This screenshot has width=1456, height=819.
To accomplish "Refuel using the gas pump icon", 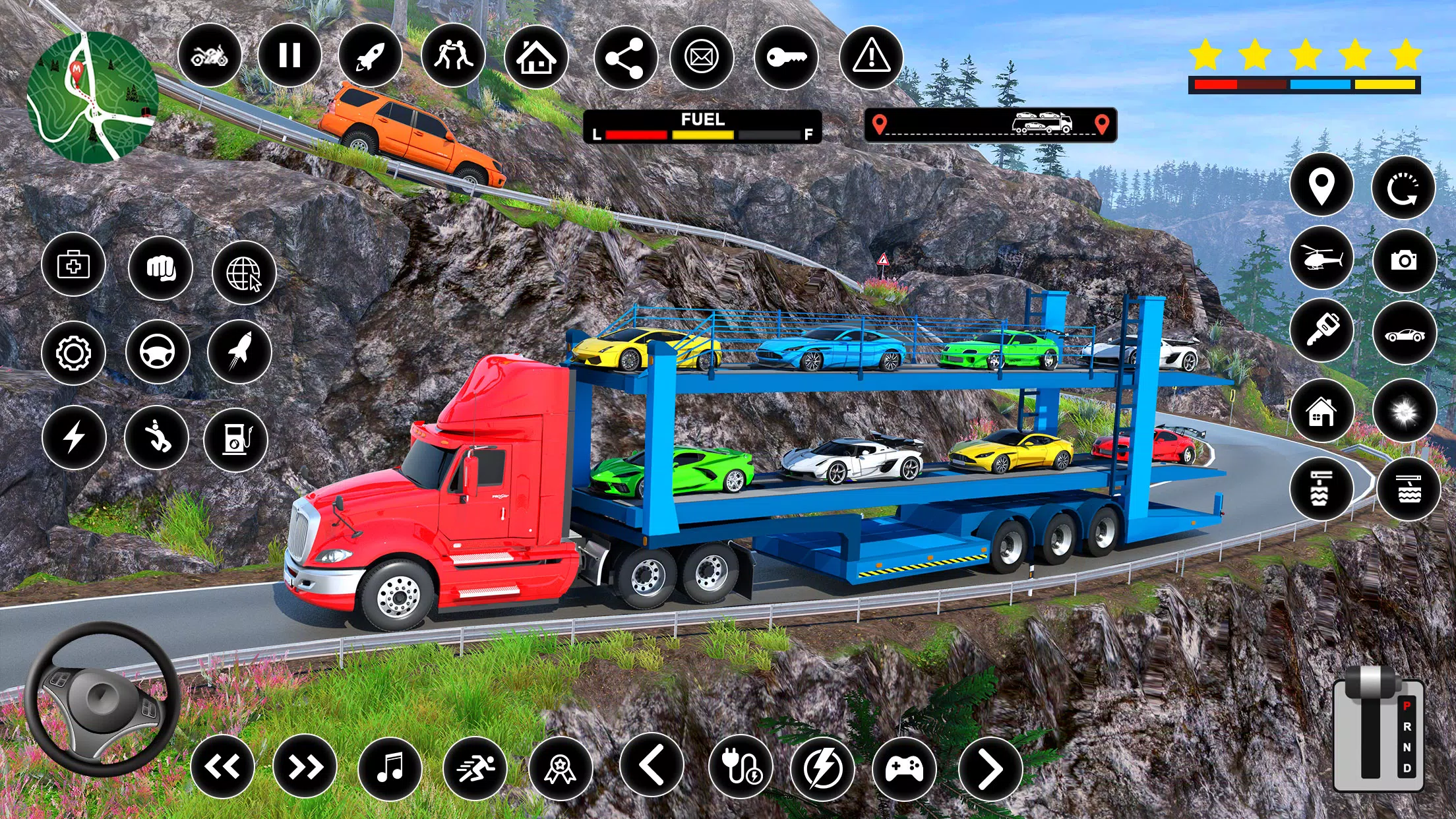I will pyautogui.click(x=236, y=439).
